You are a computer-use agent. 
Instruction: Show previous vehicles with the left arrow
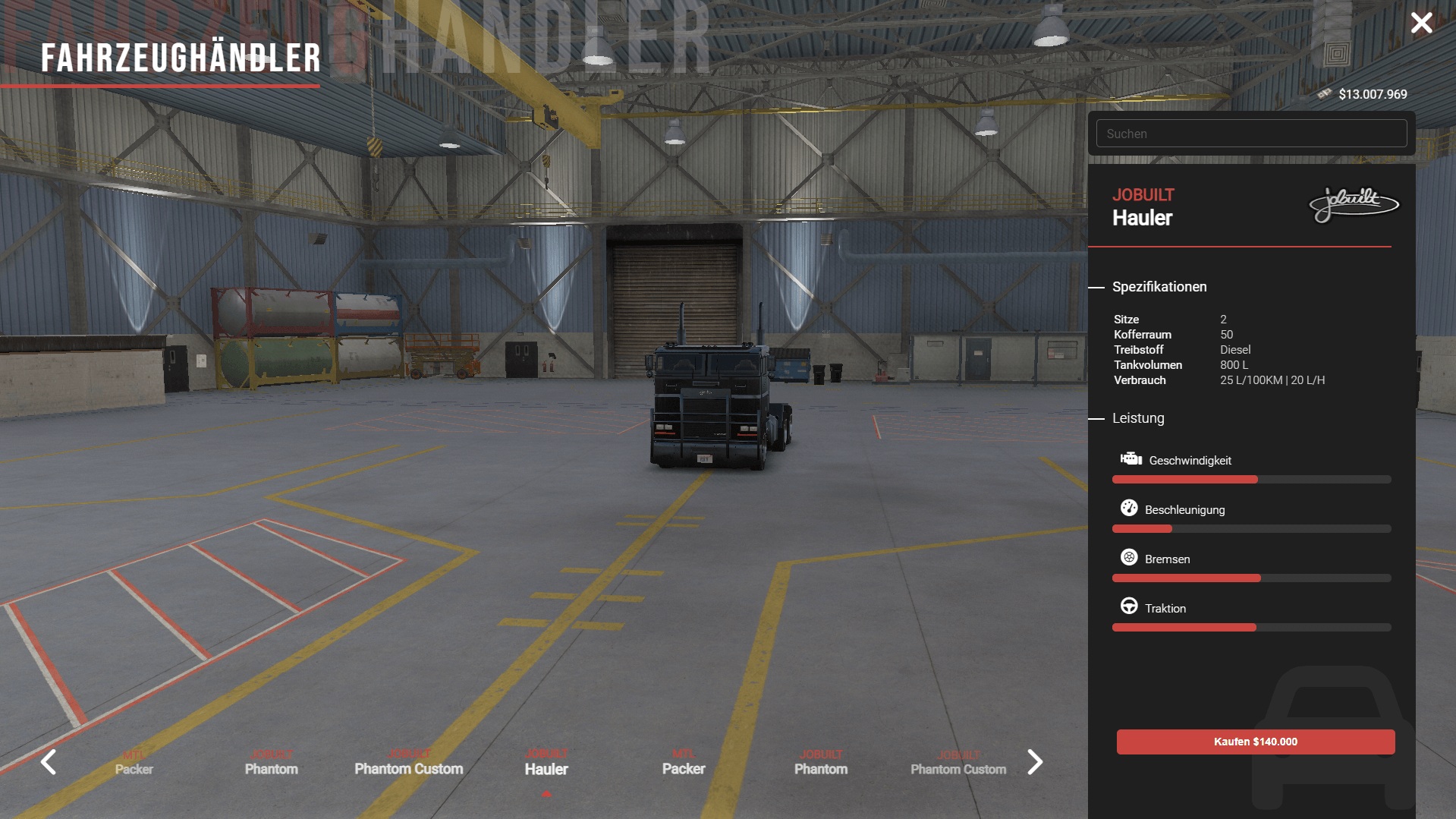point(49,761)
